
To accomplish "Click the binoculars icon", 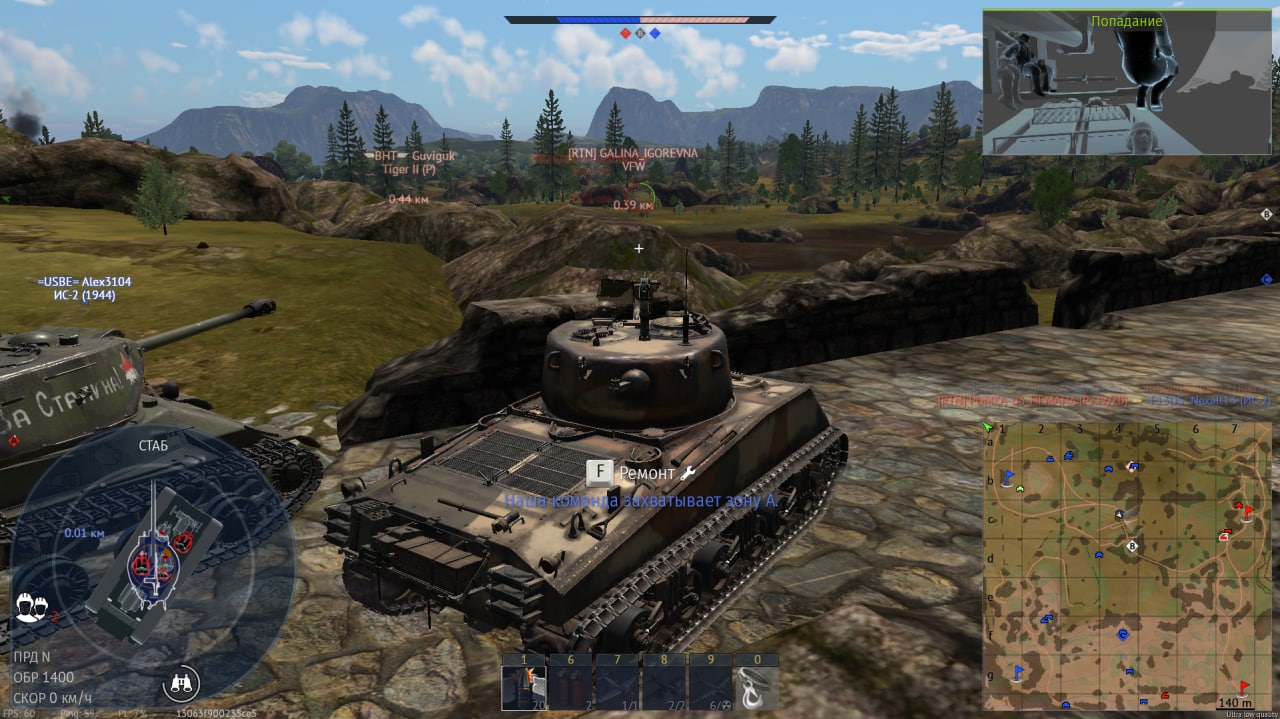I will click(x=181, y=684).
